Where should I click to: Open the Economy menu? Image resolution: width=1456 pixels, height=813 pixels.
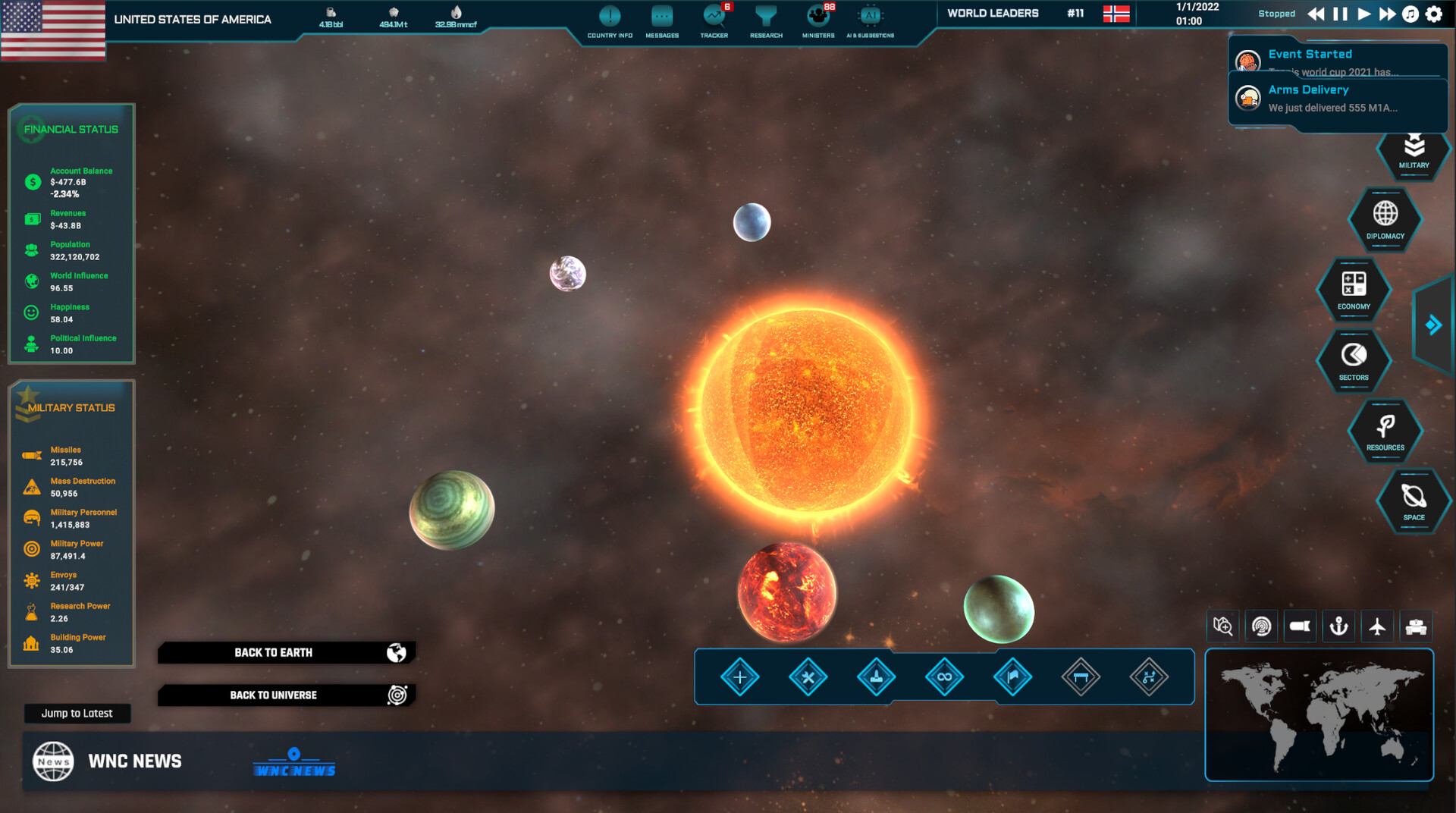point(1354,290)
